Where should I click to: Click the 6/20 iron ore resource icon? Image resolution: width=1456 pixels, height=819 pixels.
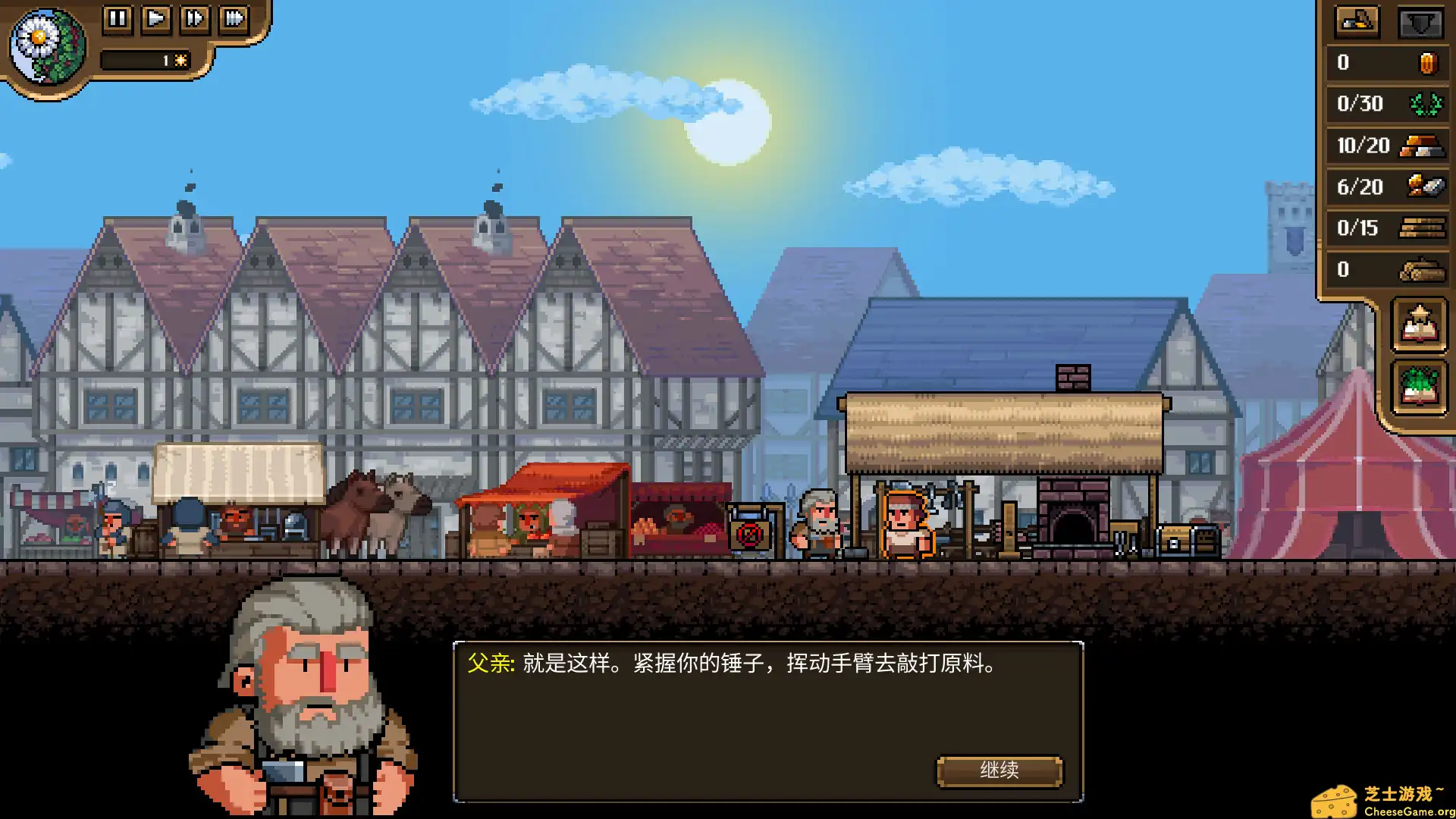click(1424, 187)
